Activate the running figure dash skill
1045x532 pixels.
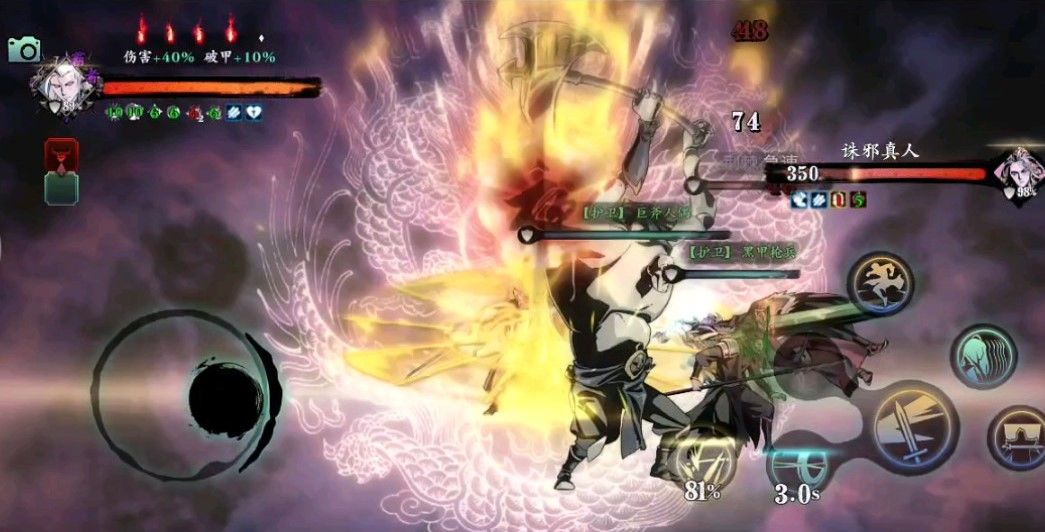point(880,282)
